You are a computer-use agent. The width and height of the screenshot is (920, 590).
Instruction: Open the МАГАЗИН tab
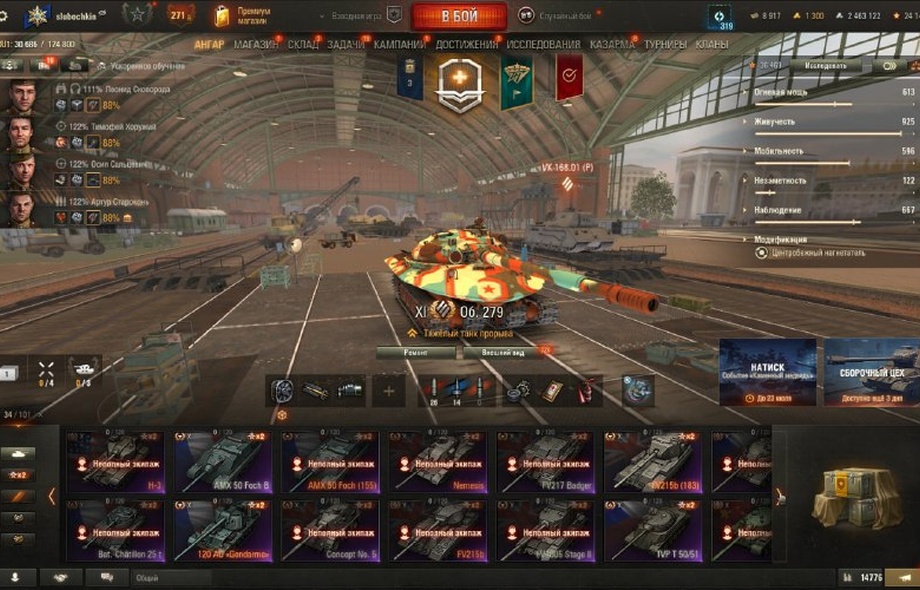coord(258,44)
